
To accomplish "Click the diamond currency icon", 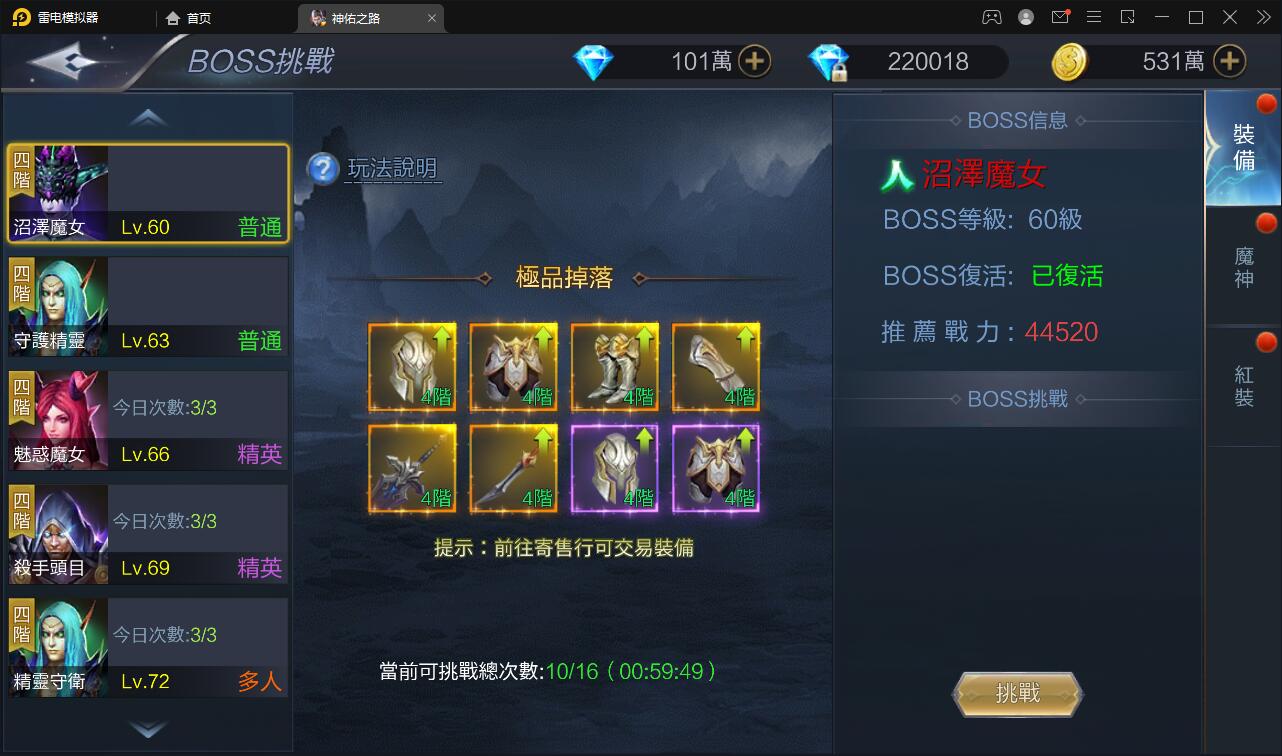I will click(x=593, y=61).
